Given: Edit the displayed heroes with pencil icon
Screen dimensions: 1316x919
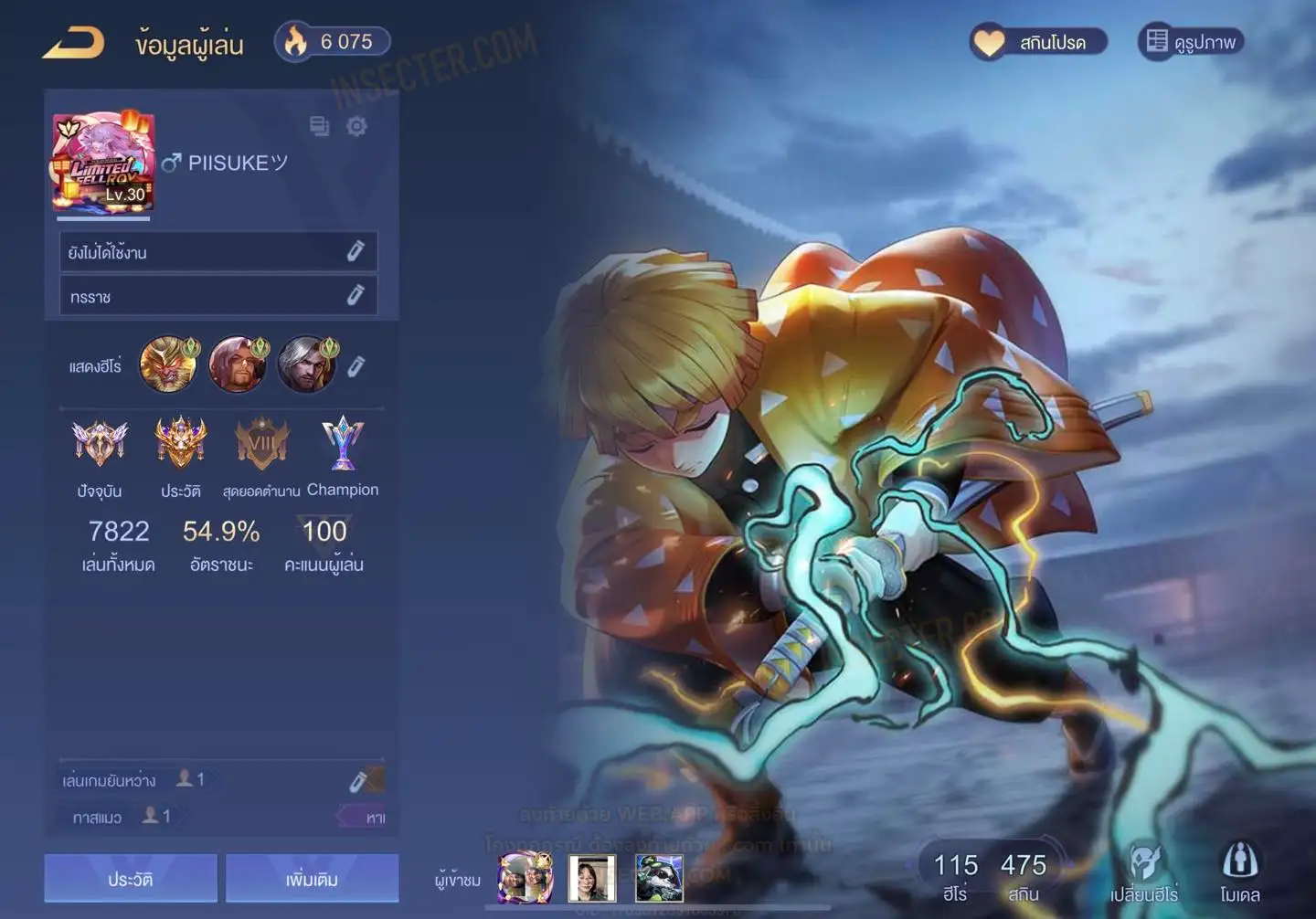Looking at the screenshot, I should click(x=356, y=366).
